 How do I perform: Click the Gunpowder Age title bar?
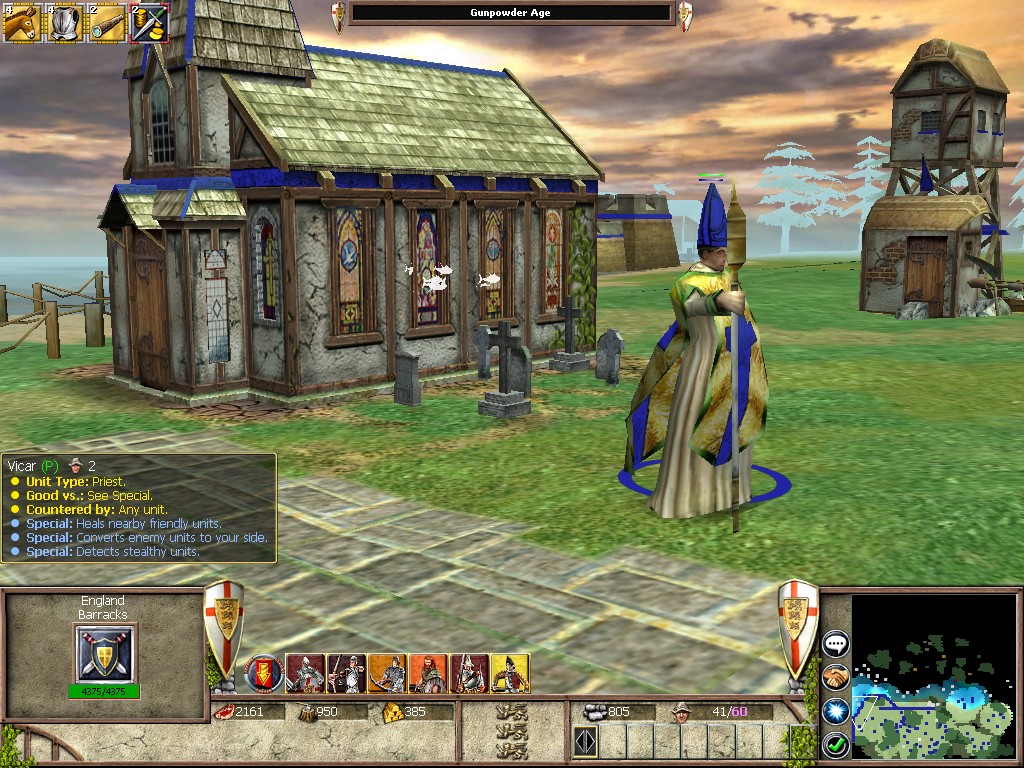pos(510,13)
